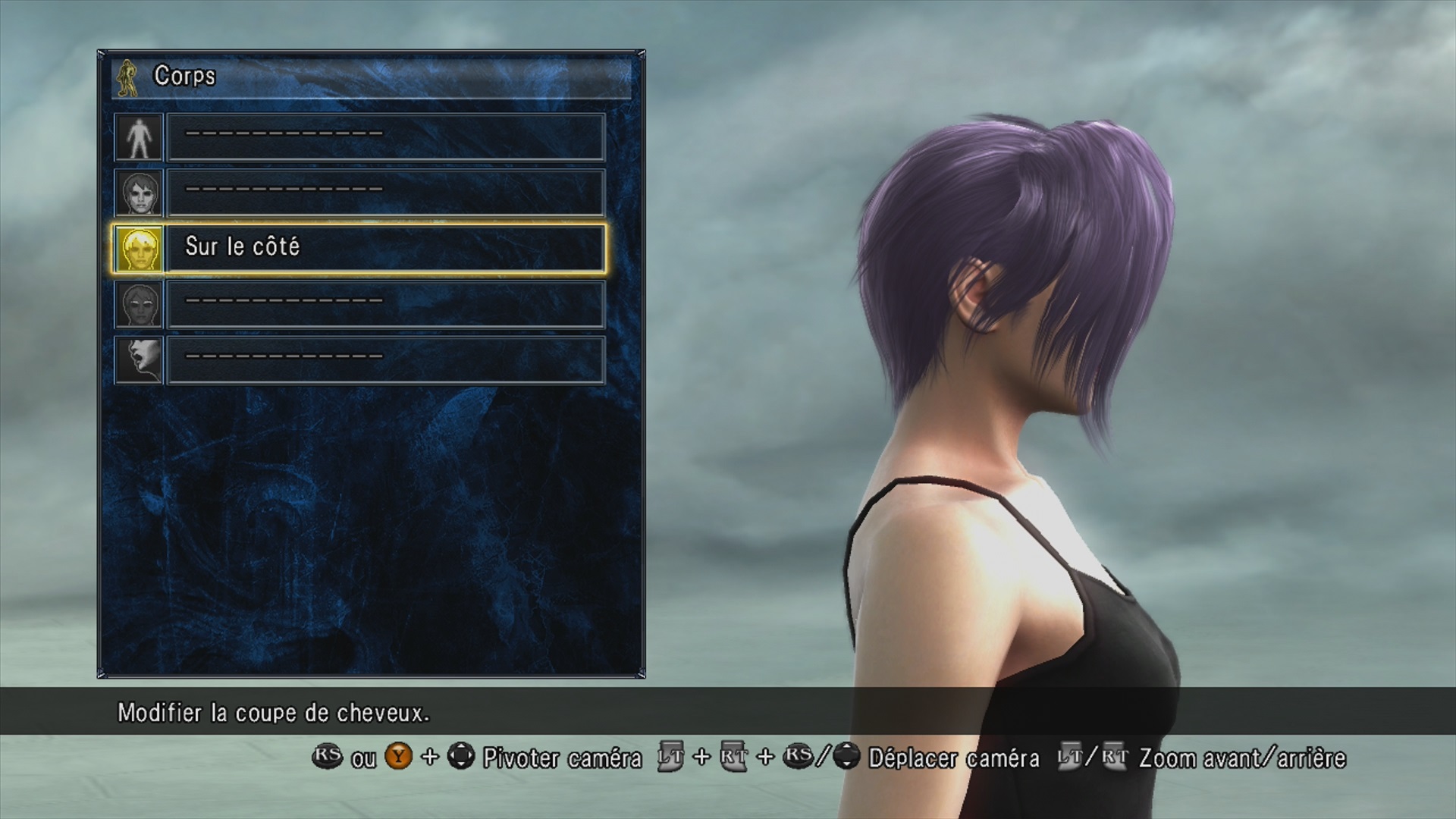
Task: Click the highlighted yellow hair icon
Action: click(x=139, y=249)
